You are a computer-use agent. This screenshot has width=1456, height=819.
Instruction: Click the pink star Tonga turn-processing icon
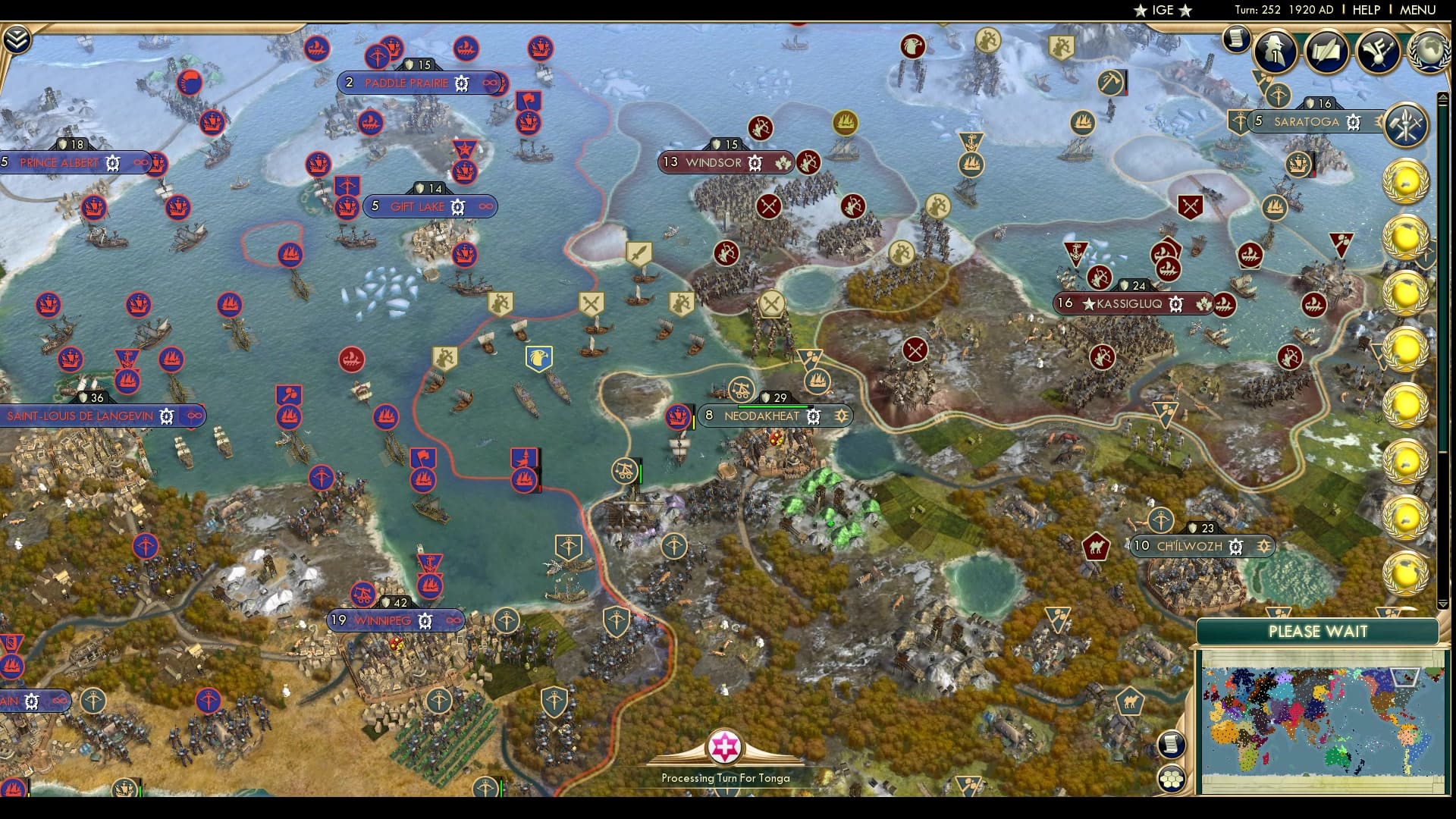(x=726, y=747)
